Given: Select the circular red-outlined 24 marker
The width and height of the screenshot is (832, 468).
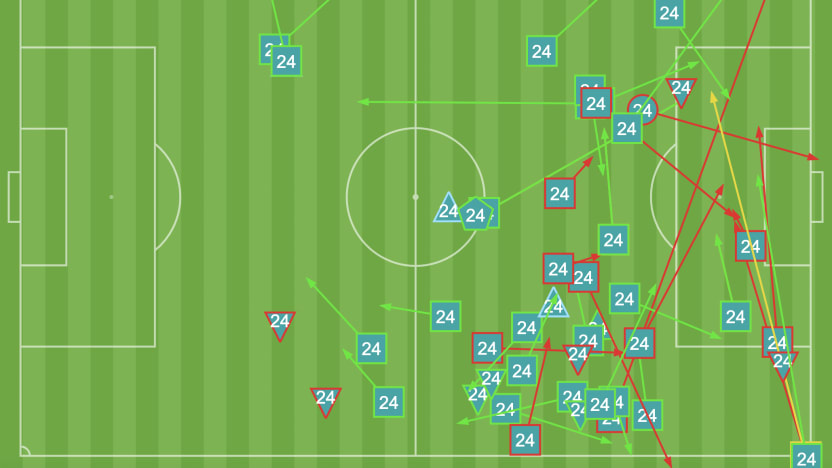Looking at the screenshot, I should point(642,111).
